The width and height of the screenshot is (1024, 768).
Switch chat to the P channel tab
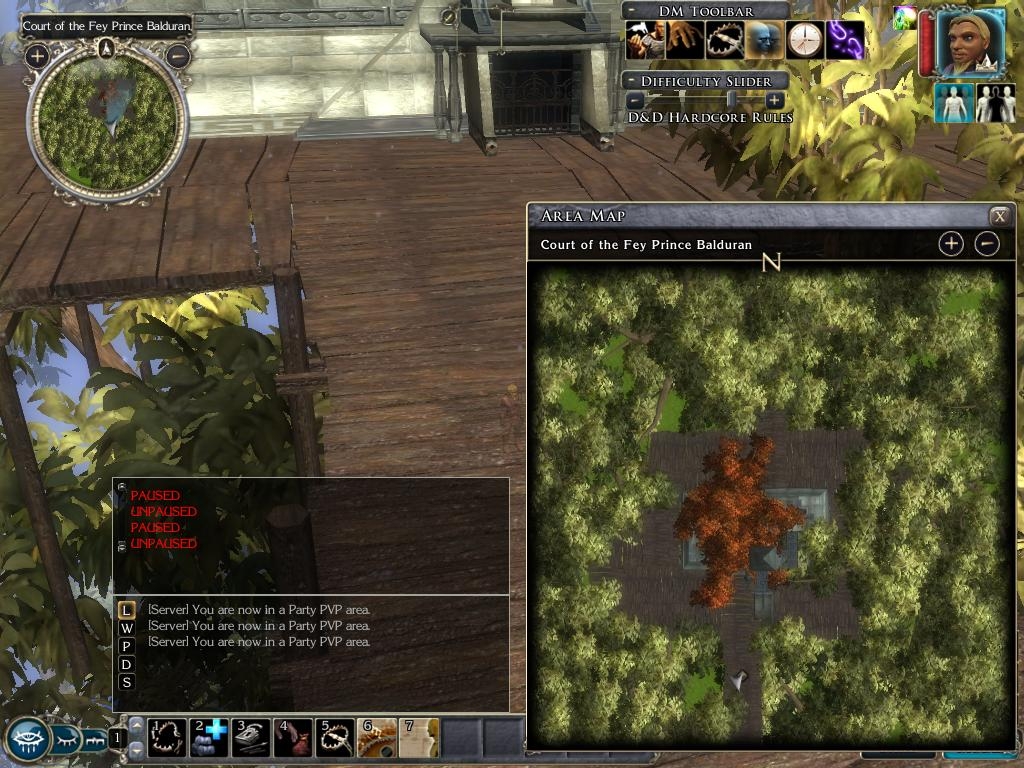pos(126,646)
